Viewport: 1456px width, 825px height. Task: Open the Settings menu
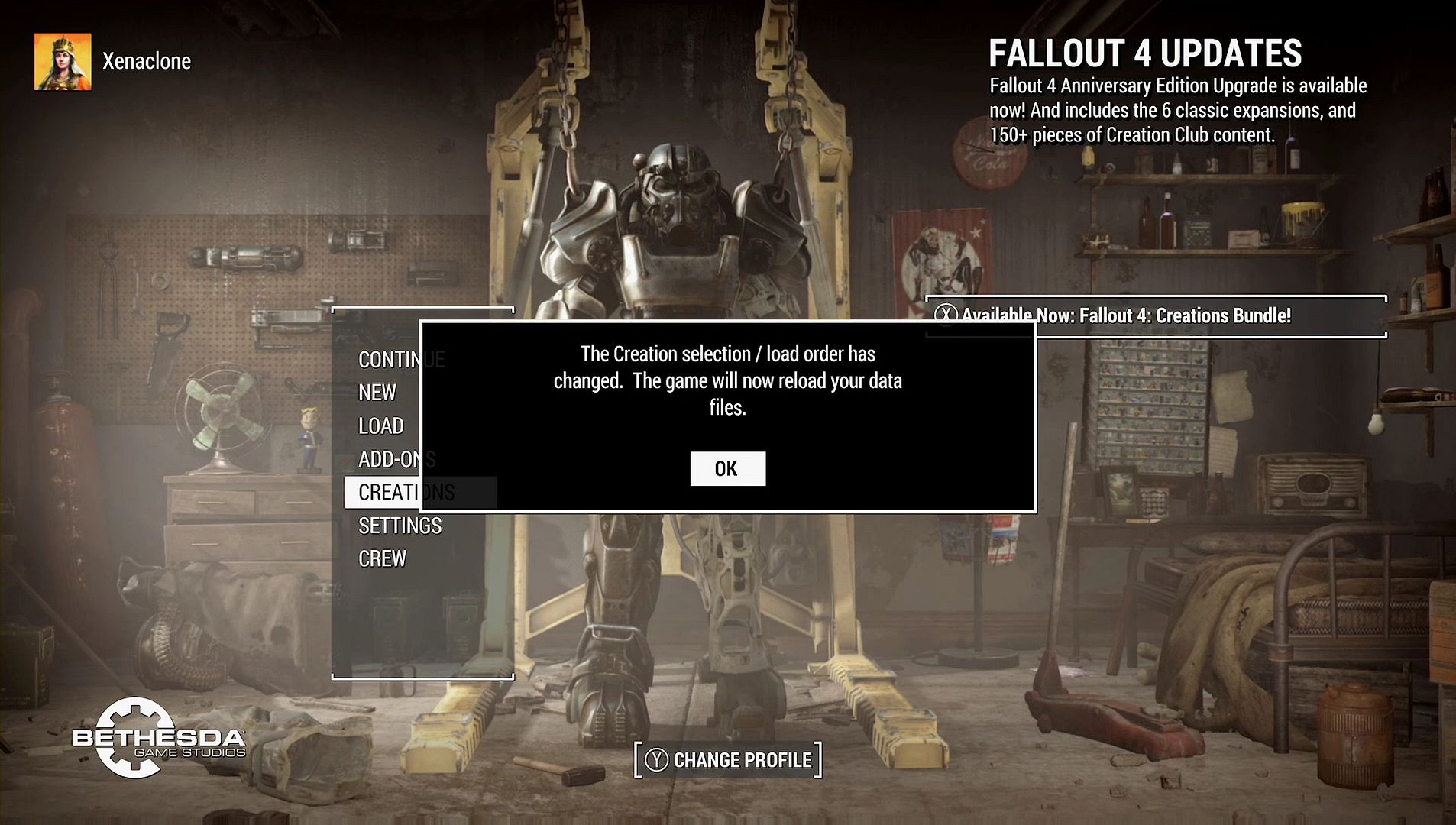pos(400,526)
